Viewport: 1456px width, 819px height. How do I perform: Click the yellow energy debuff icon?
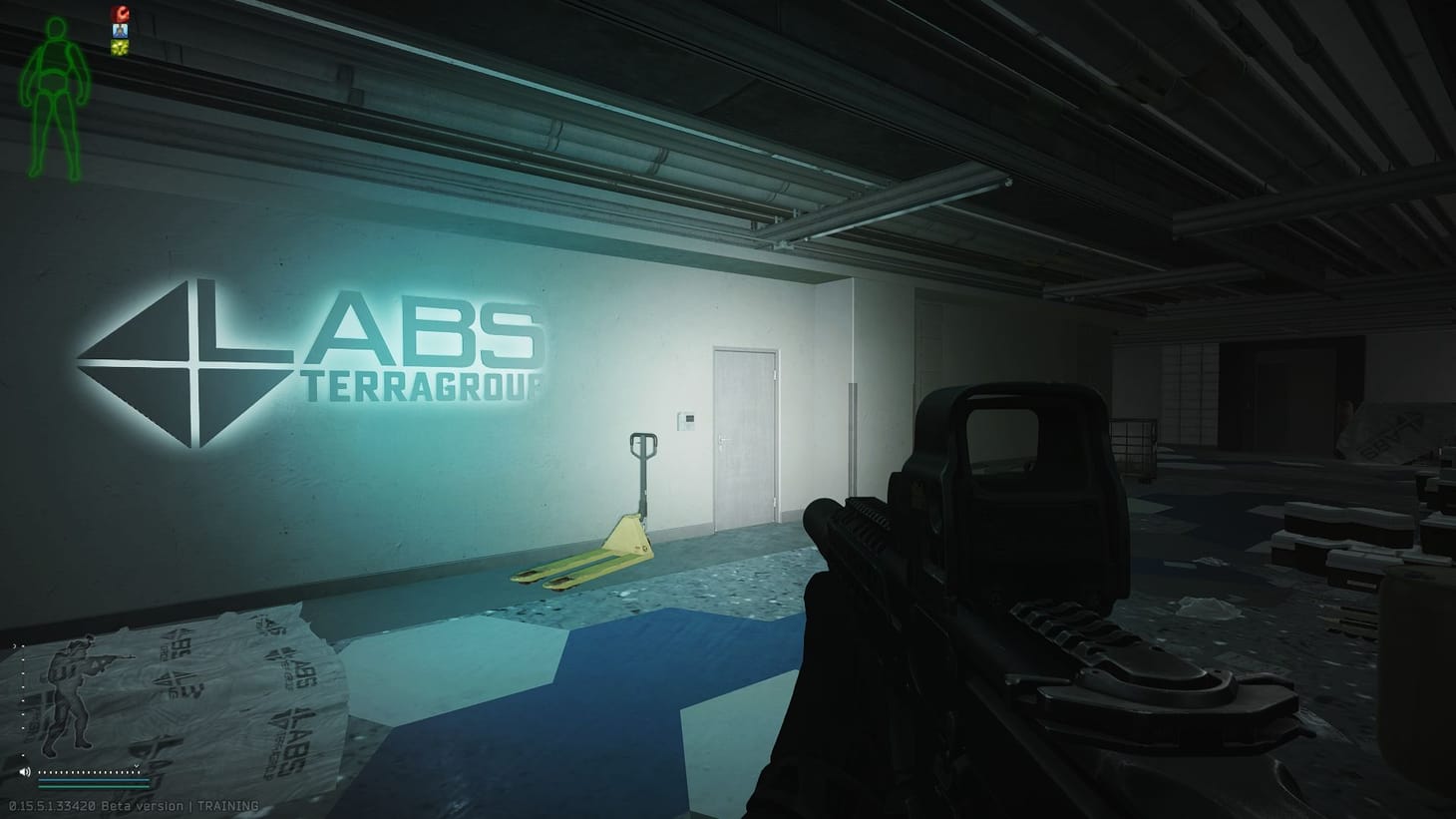pyautogui.click(x=120, y=47)
